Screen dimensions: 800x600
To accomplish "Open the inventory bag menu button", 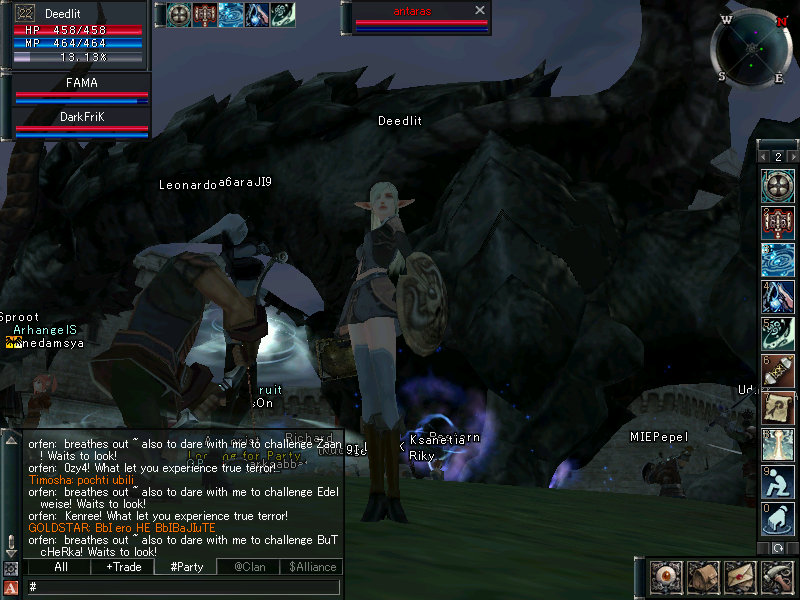I will click(701, 577).
